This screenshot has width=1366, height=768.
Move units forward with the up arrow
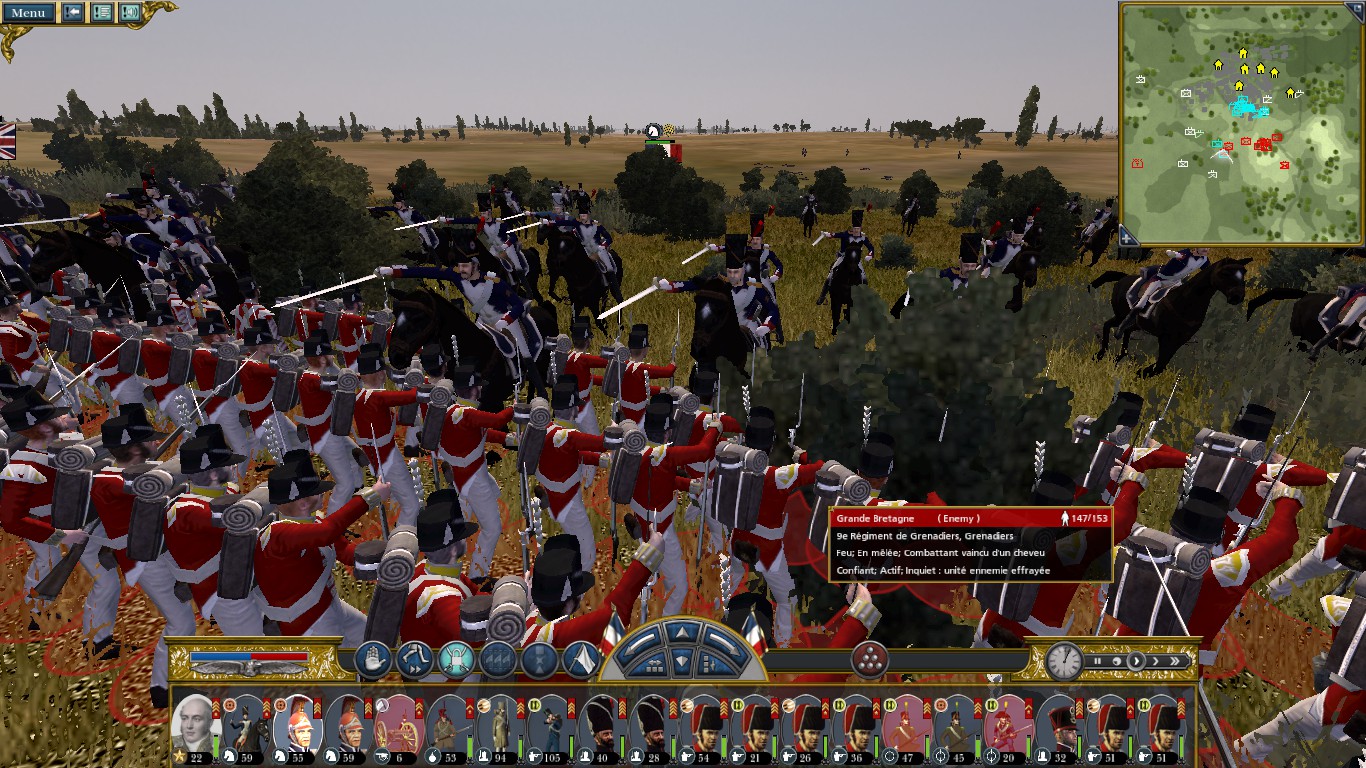coord(681,633)
